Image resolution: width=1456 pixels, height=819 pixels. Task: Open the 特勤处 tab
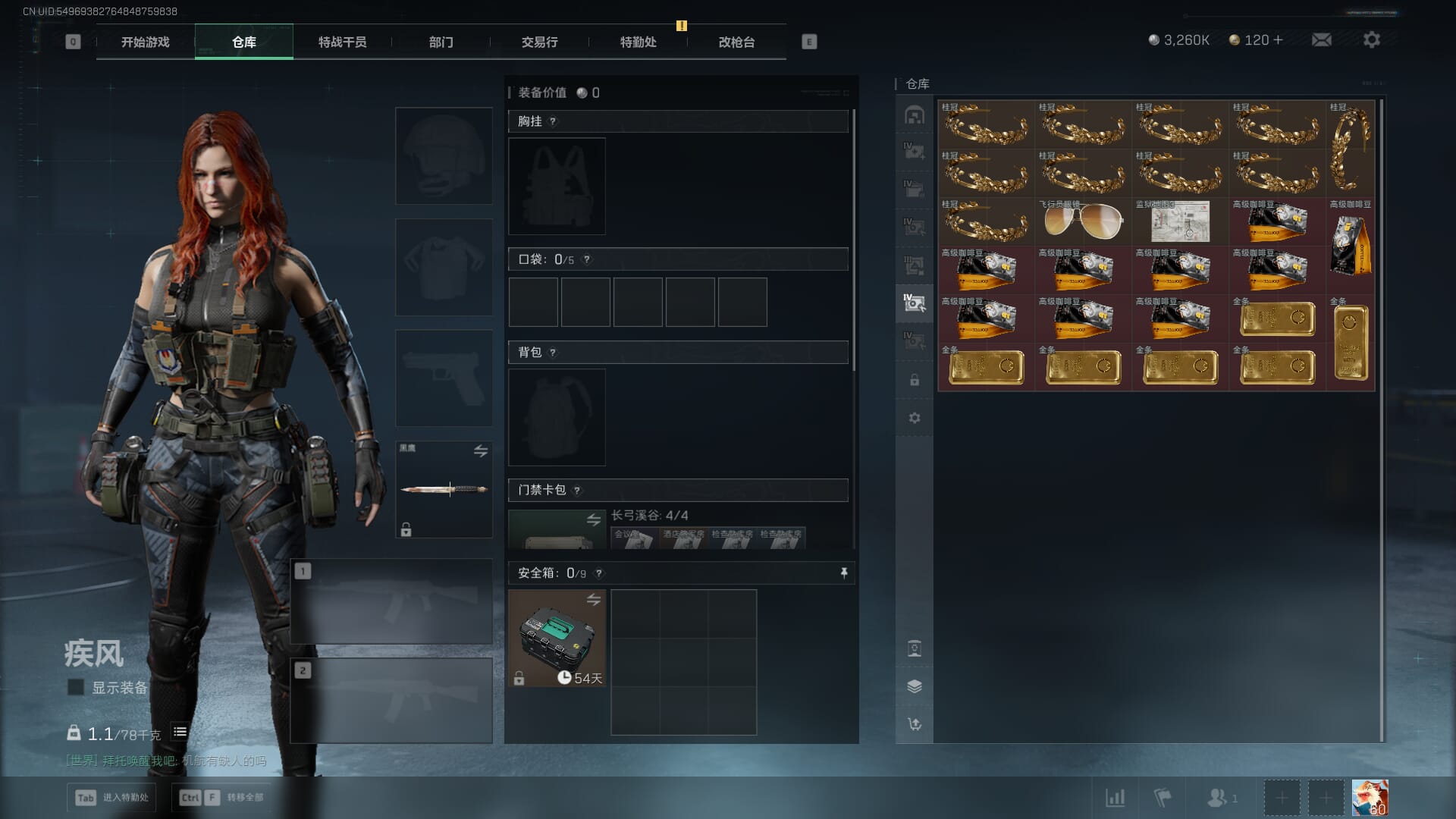[638, 42]
